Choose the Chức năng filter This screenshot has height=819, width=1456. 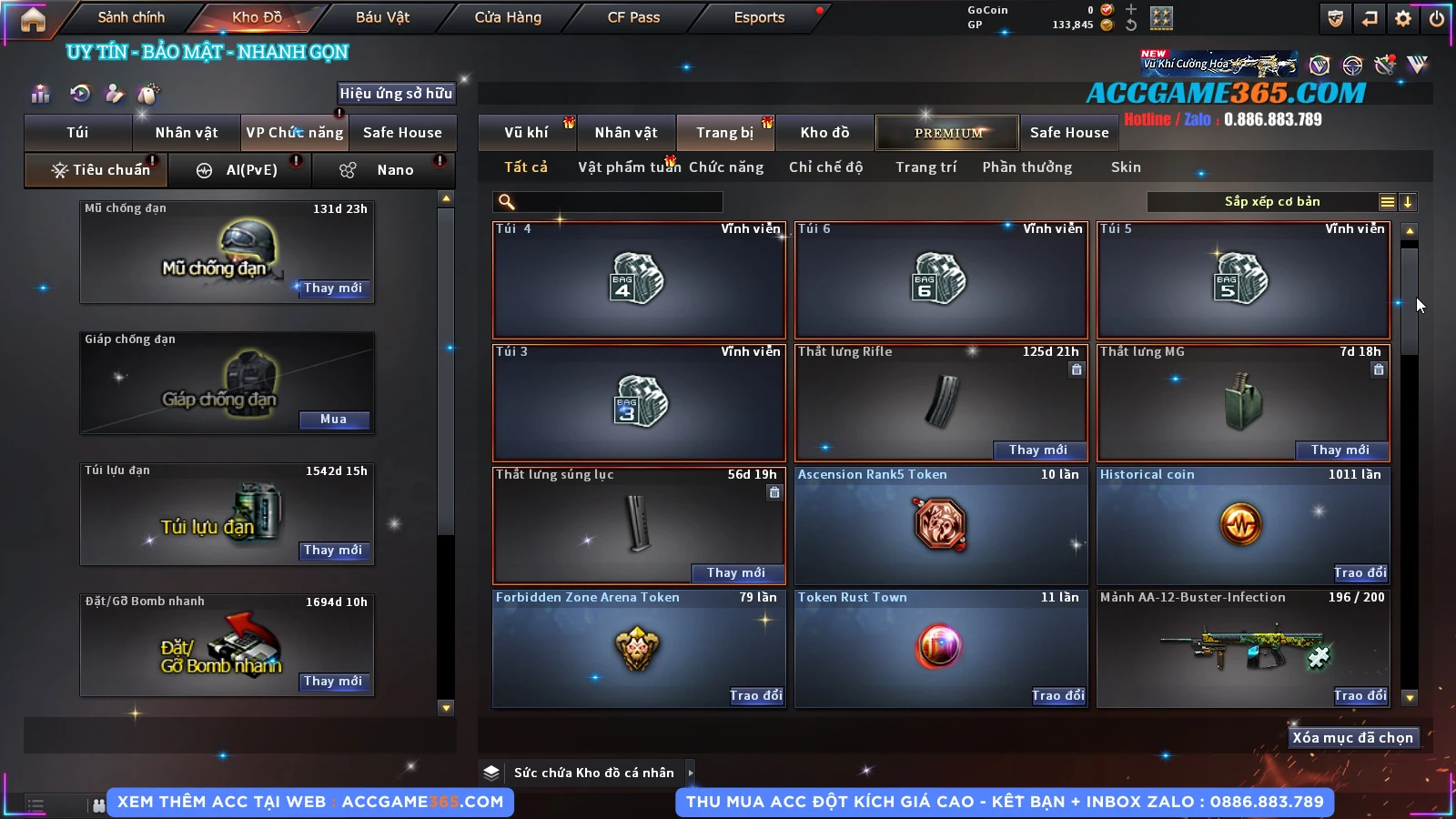(x=726, y=167)
